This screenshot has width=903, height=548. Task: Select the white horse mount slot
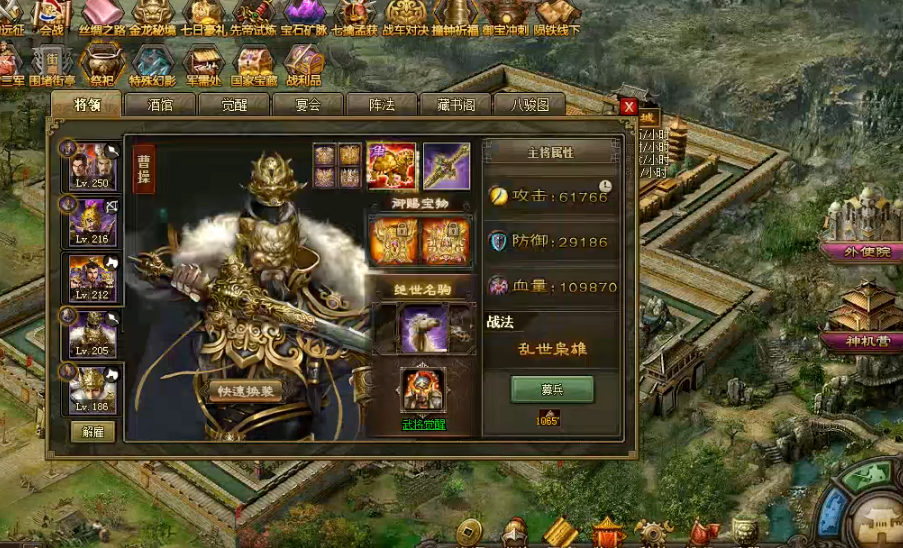423,327
